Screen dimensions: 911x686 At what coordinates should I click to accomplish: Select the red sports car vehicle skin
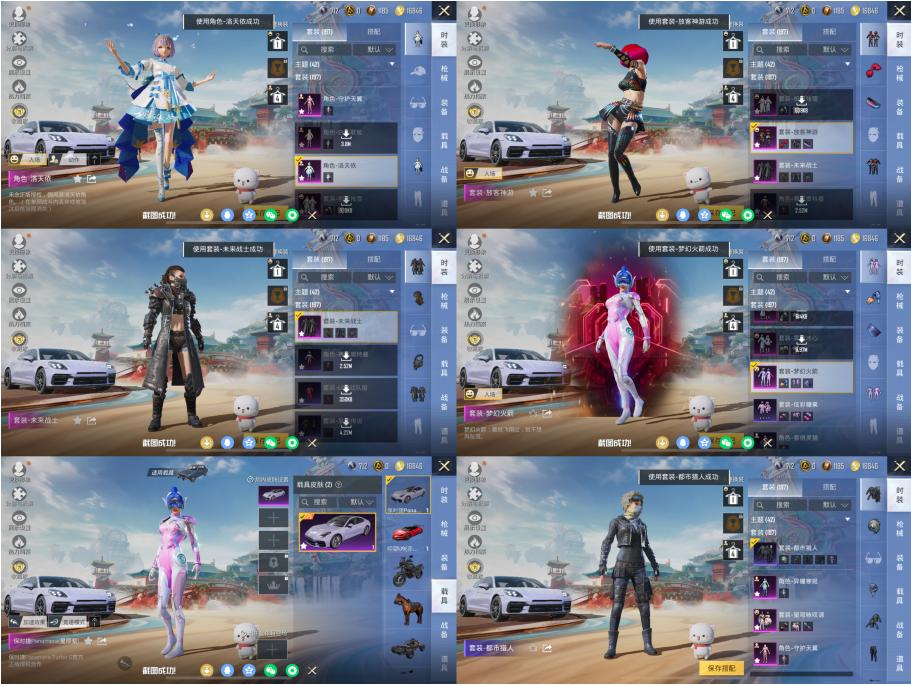coord(407,533)
